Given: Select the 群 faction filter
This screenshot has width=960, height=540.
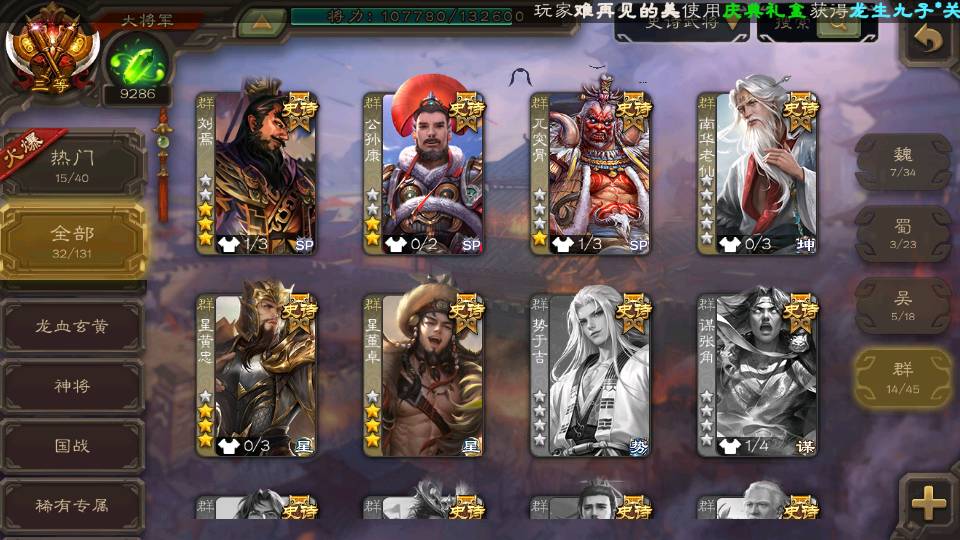Looking at the screenshot, I should [x=903, y=378].
